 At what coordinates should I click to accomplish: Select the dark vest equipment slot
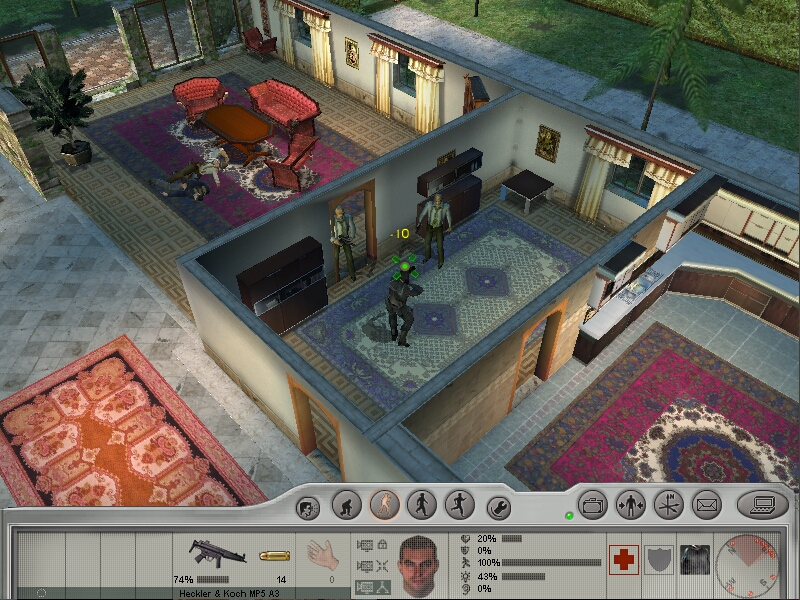[693, 560]
